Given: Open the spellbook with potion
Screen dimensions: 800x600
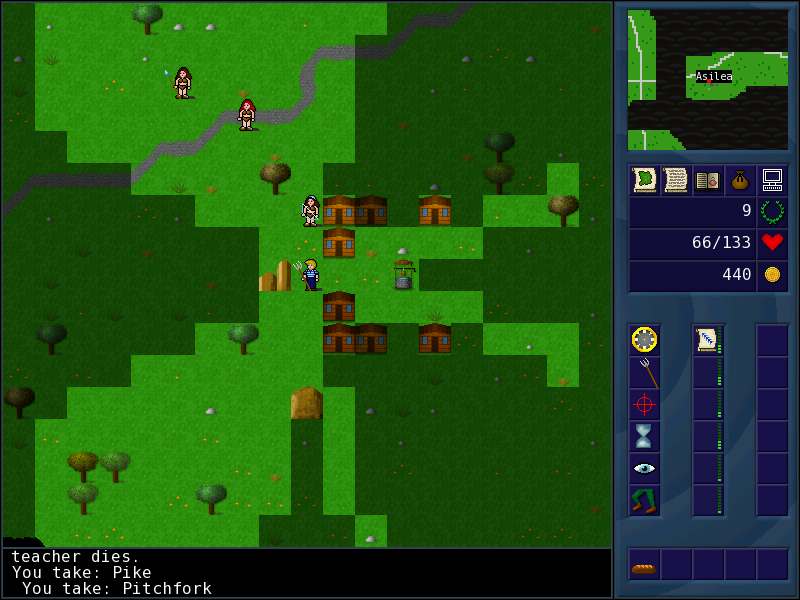Looking at the screenshot, I should [x=708, y=180].
